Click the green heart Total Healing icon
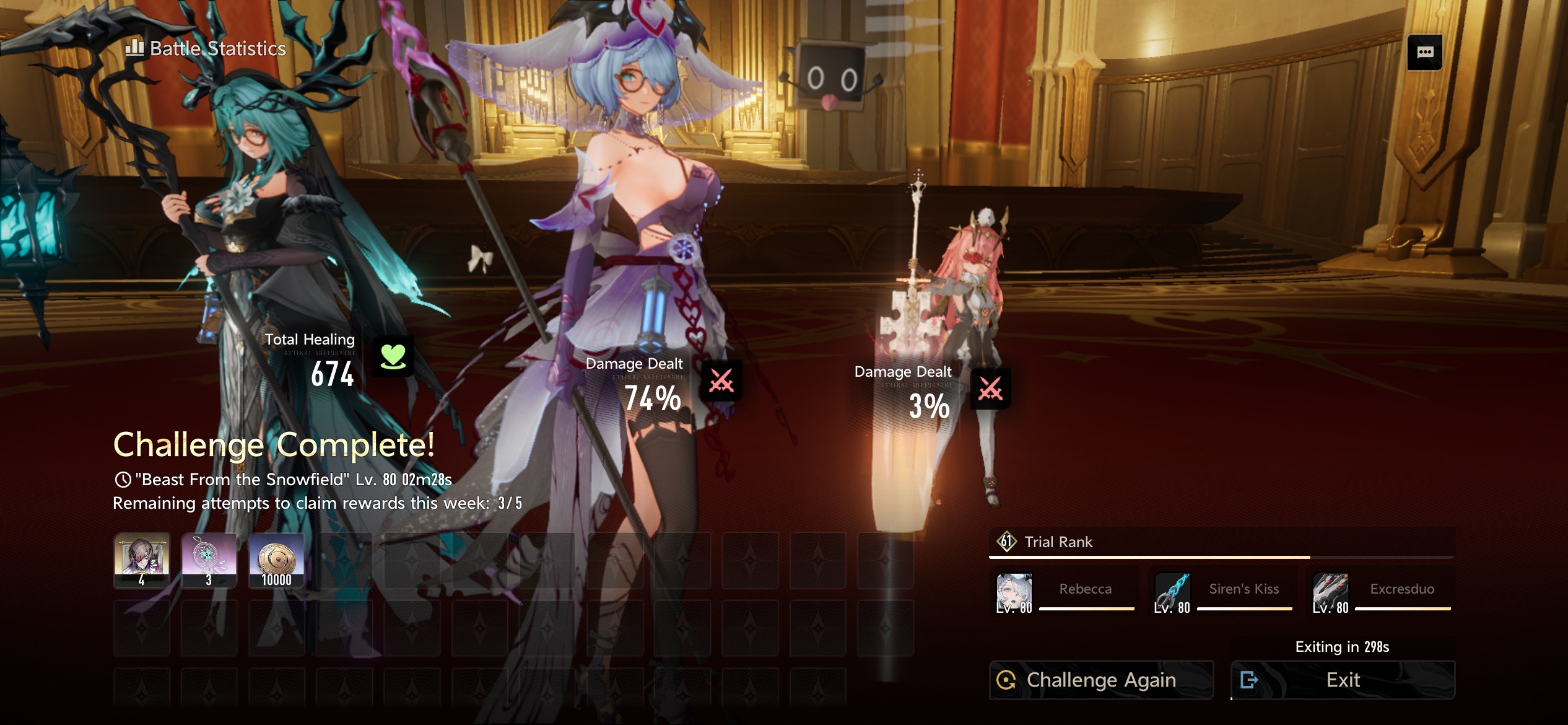This screenshot has width=1568, height=725. (393, 356)
